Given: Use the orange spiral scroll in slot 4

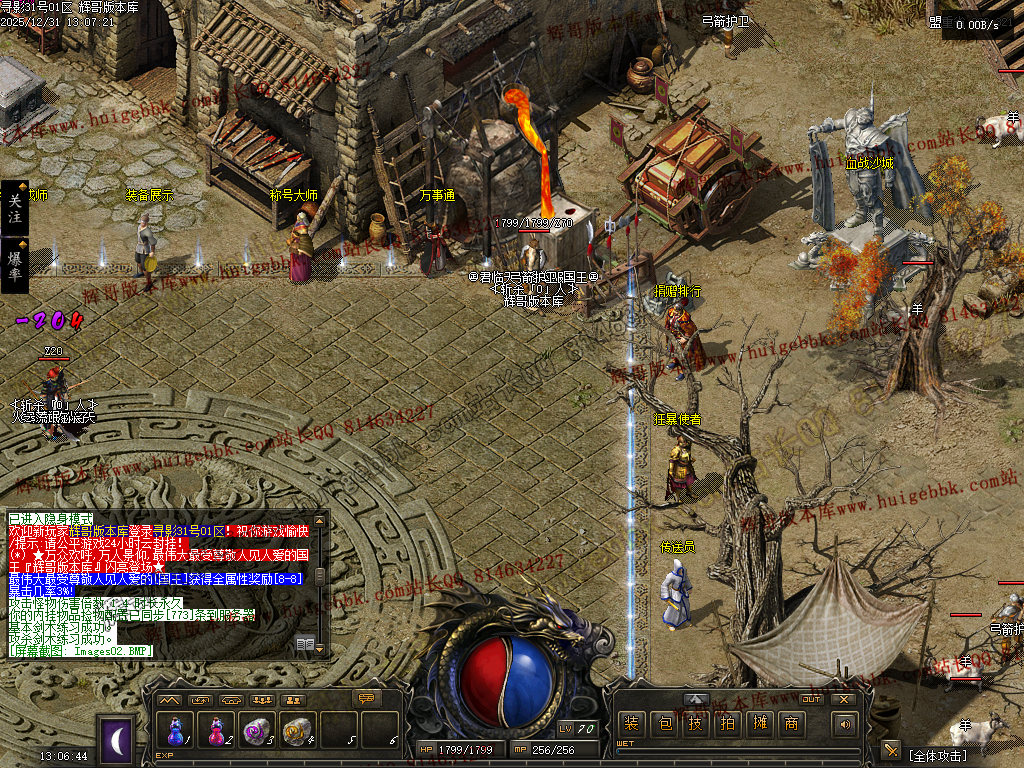Looking at the screenshot, I should [x=298, y=731].
